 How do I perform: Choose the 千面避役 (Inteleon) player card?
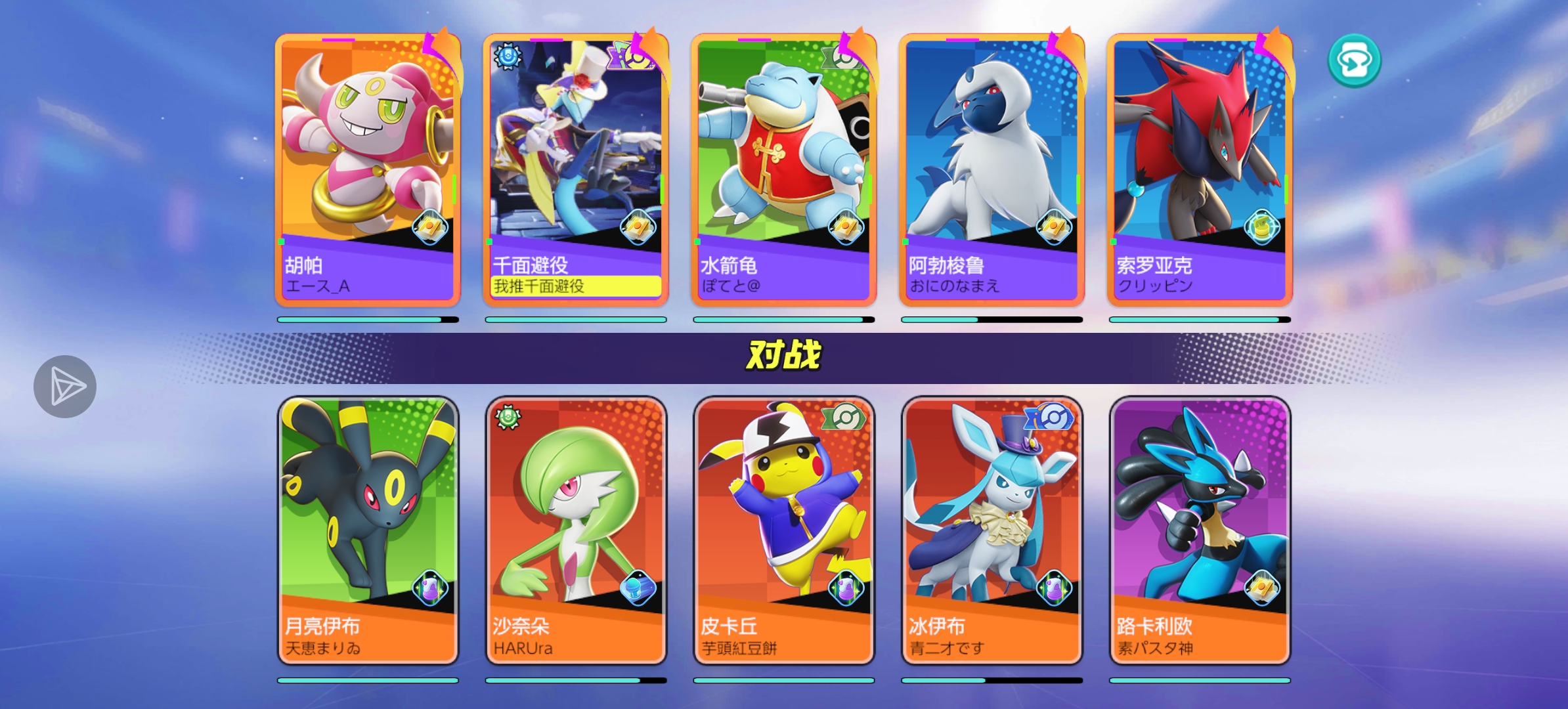click(x=576, y=171)
